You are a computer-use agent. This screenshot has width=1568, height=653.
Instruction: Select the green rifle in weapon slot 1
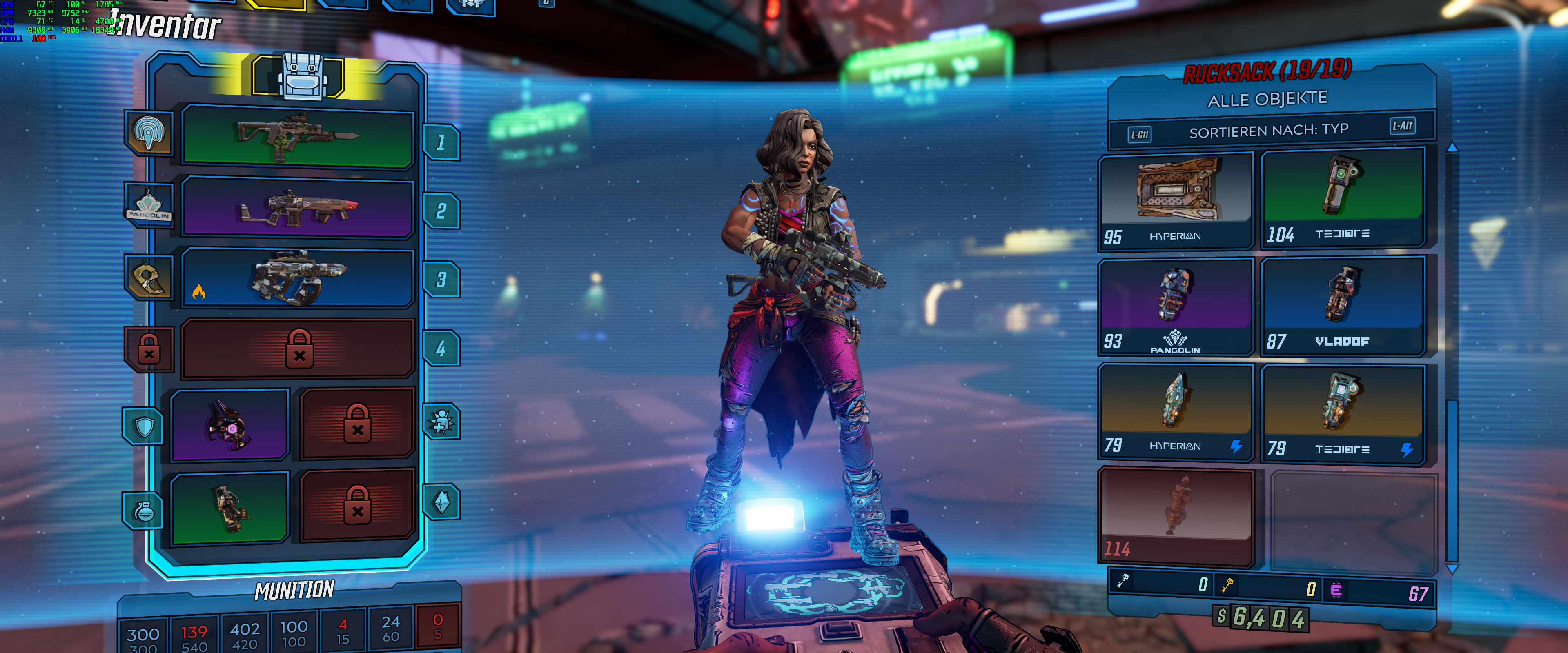[x=298, y=138]
